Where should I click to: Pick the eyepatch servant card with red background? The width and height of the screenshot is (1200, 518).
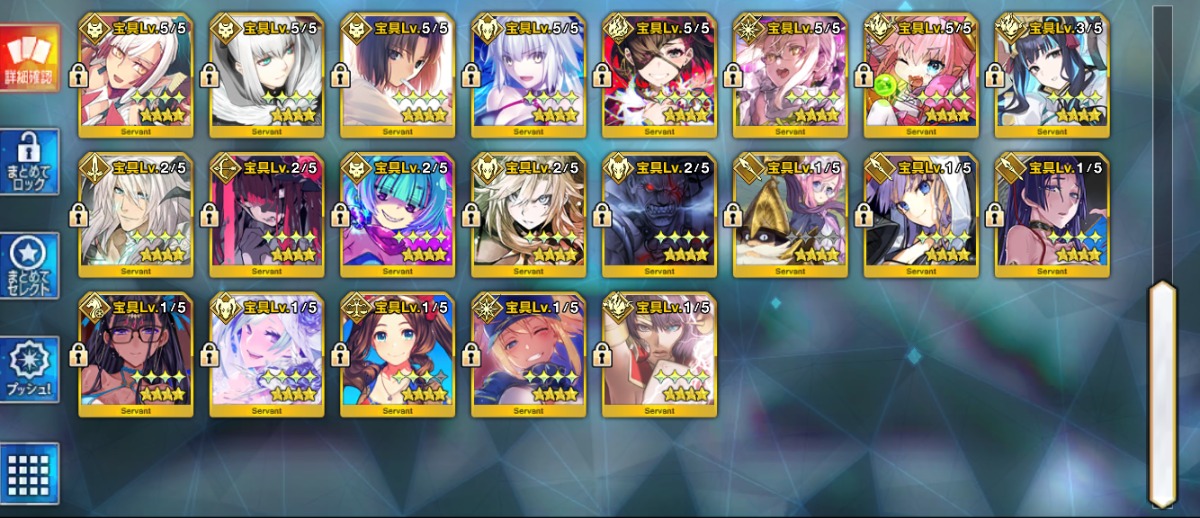(660, 76)
